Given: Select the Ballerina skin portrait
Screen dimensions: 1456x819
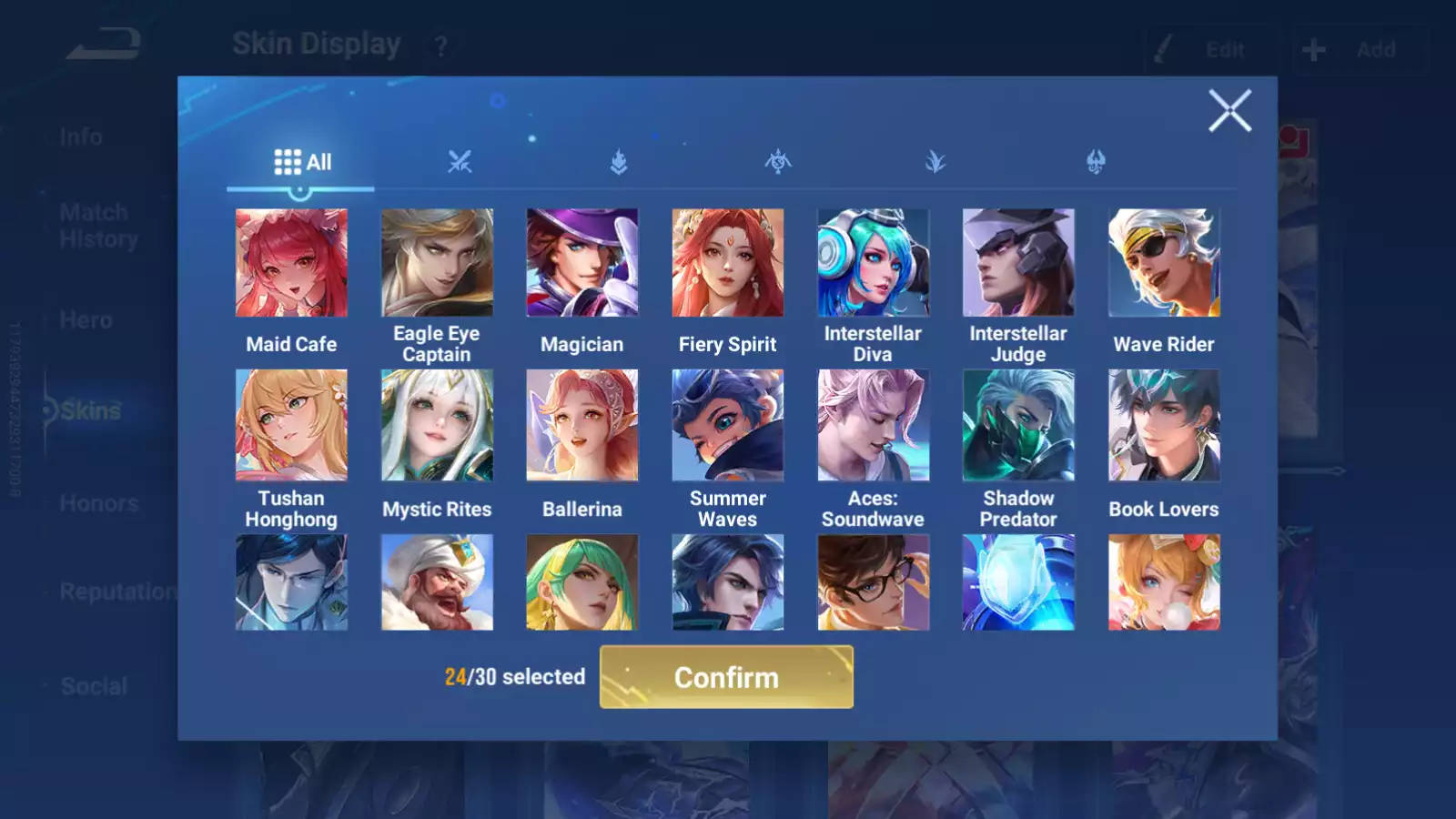Looking at the screenshot, I should click(x=582, y=425).
